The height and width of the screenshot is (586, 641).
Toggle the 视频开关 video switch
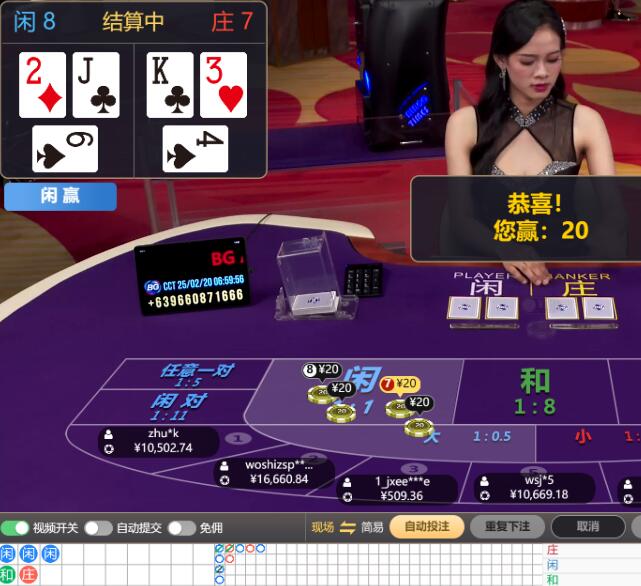(17, 527)
